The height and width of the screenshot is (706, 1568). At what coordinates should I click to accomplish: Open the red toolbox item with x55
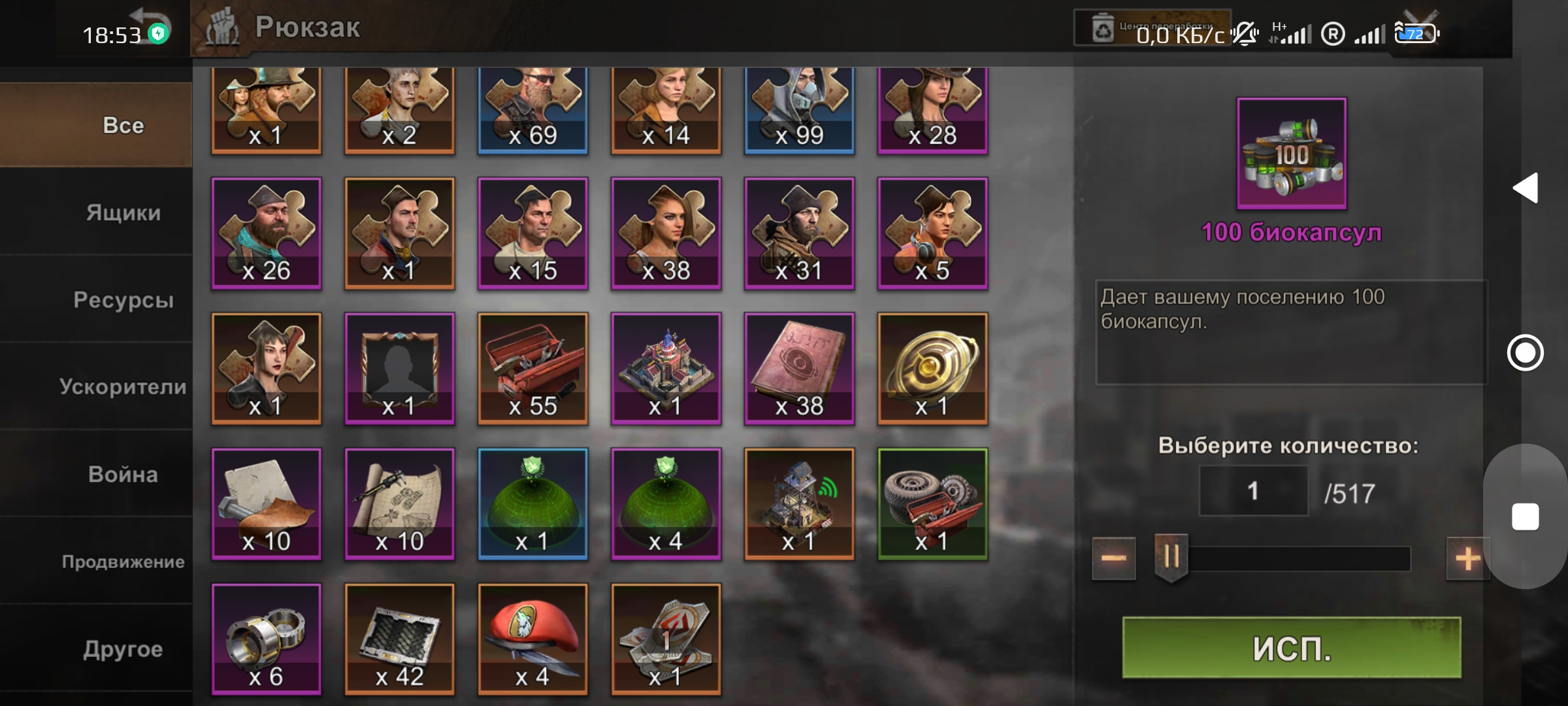[x=532, y=368]
